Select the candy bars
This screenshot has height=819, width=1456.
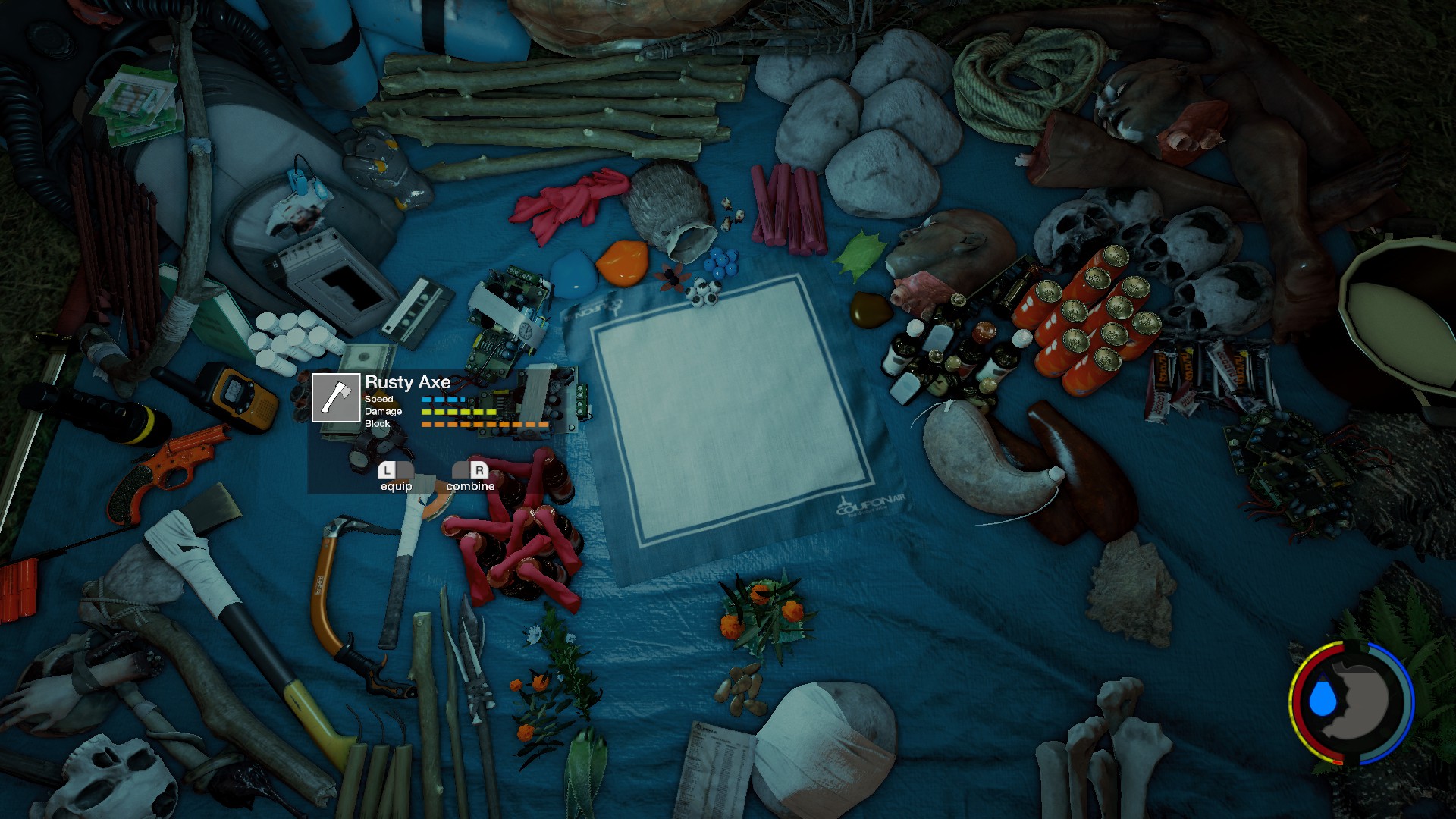pos(1206,375)
